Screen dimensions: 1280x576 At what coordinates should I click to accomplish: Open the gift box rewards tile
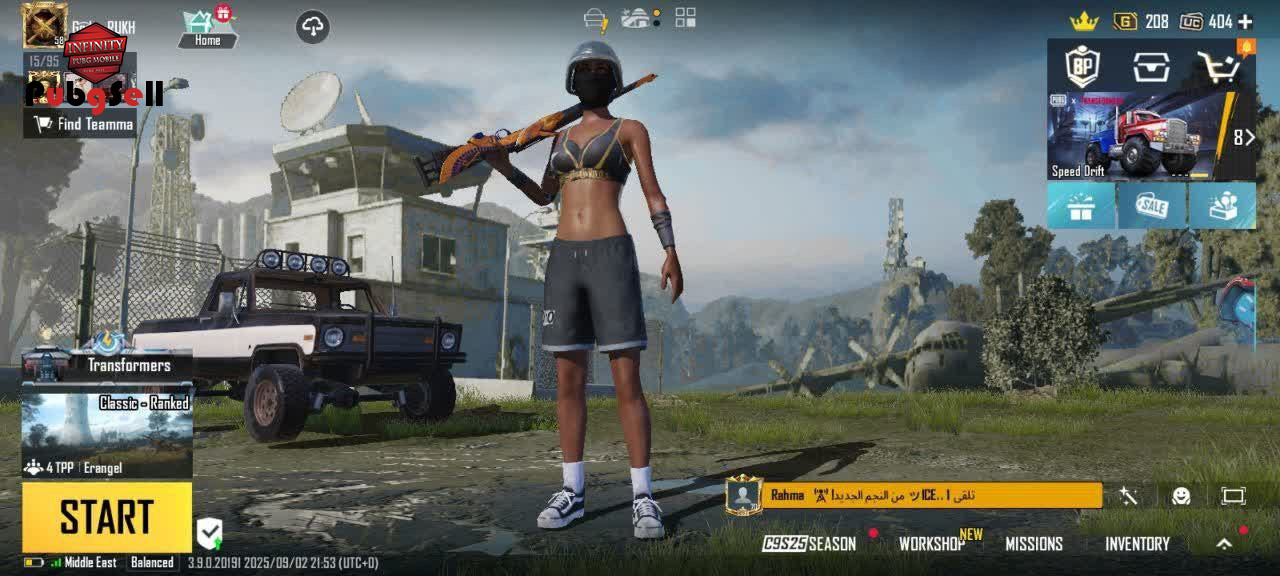pyautogui.click(x=1081, y=205)
